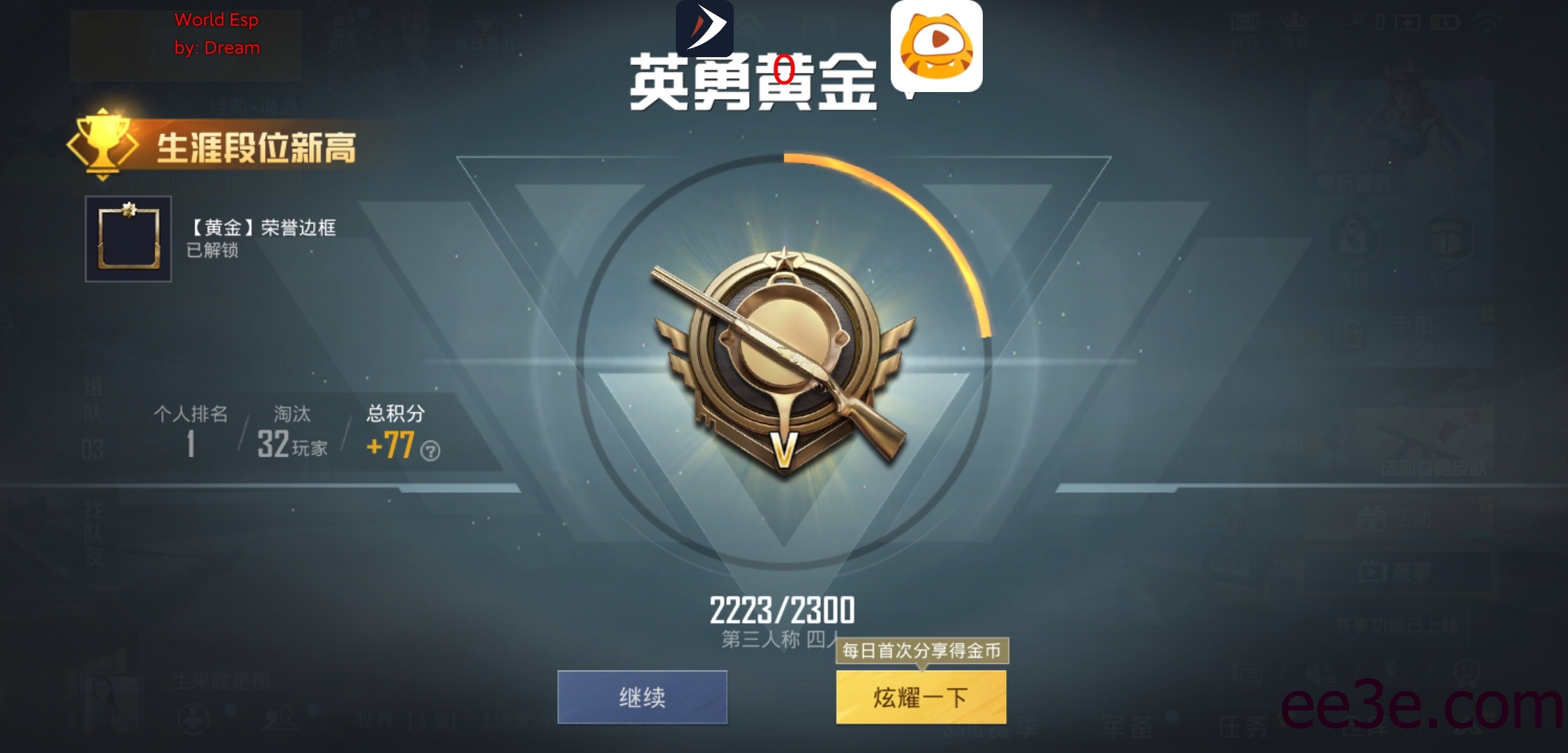Screen dimensions: 1568x753
Task: Open the 军需 supply crate icon
Action: pyautogui.click(x=1447, y=238)
